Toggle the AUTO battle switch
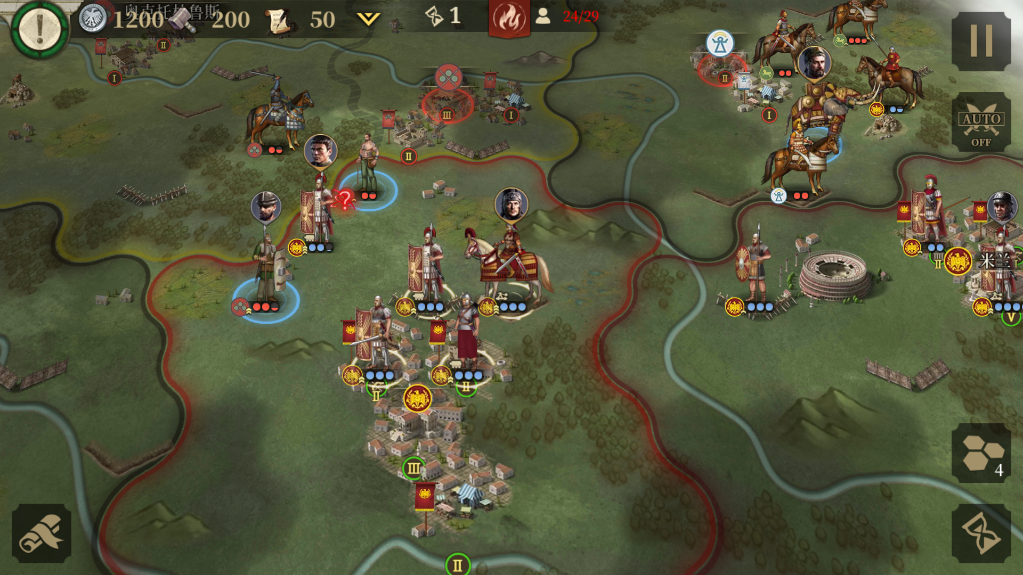 980,123
